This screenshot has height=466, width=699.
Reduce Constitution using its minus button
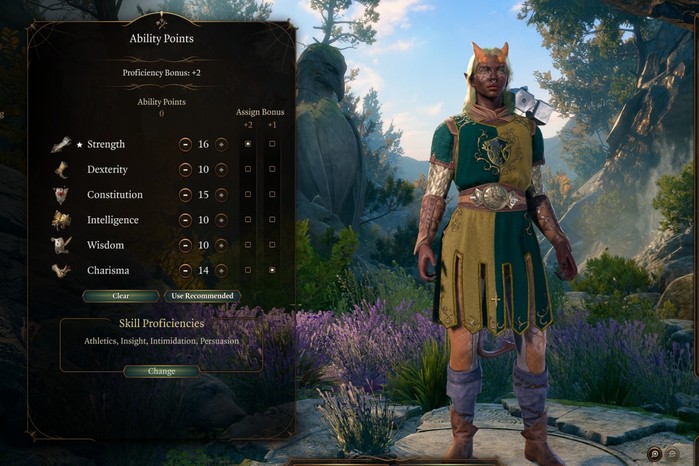(185, 194)
